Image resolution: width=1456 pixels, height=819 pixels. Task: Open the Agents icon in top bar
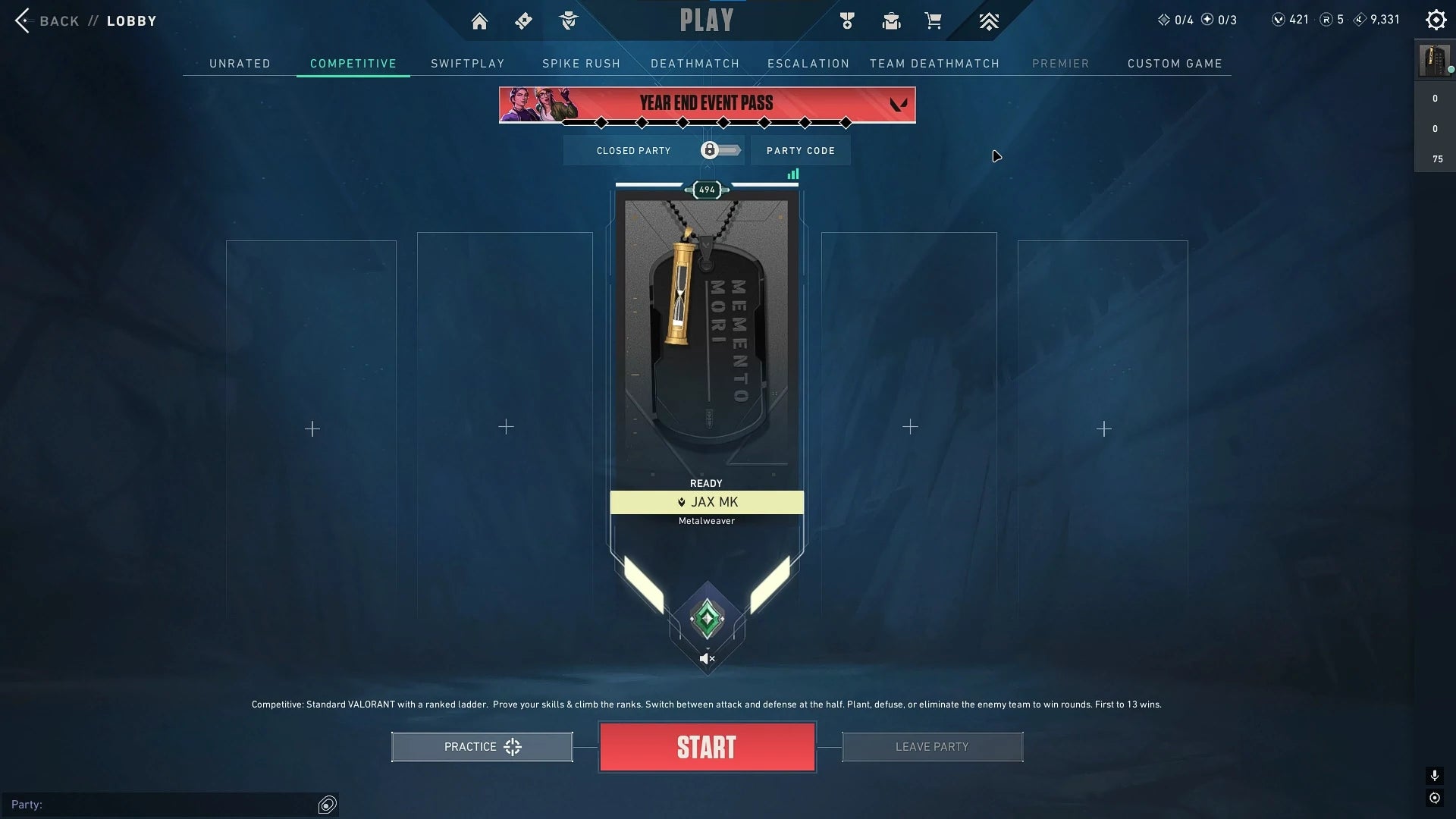pos(567,20)
